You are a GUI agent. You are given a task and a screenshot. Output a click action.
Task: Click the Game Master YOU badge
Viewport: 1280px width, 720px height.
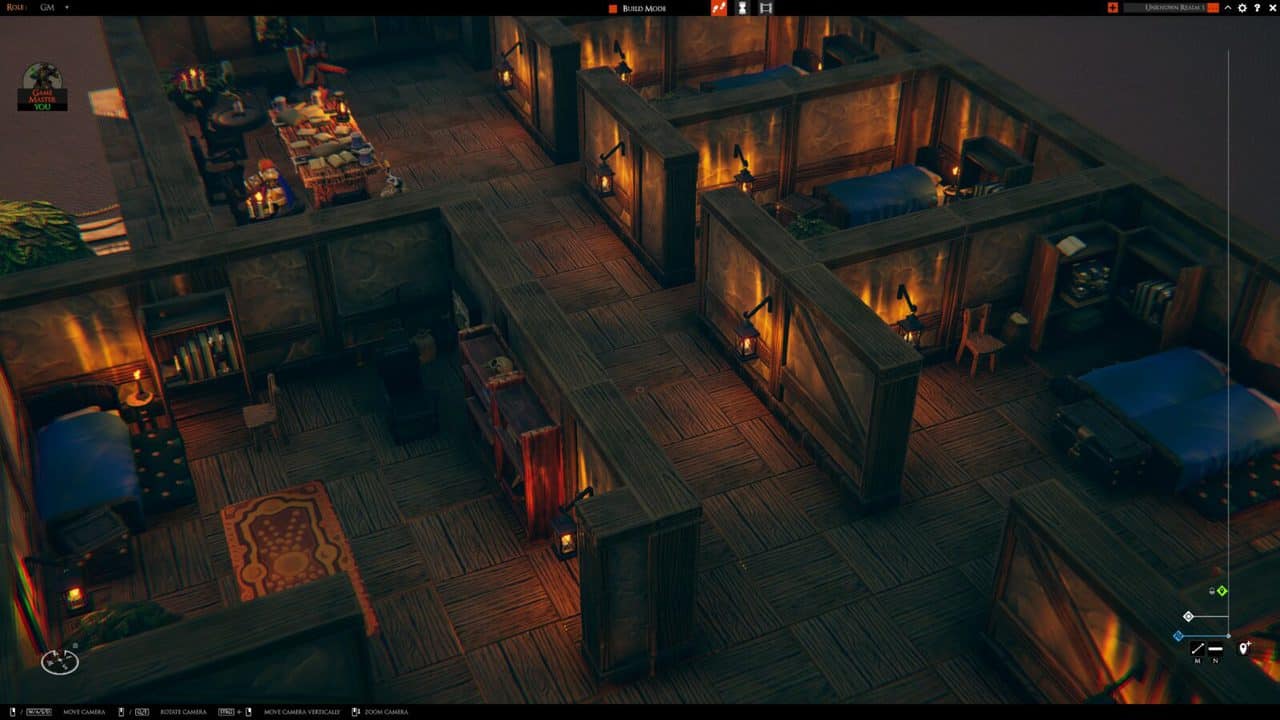click(42, 90)
